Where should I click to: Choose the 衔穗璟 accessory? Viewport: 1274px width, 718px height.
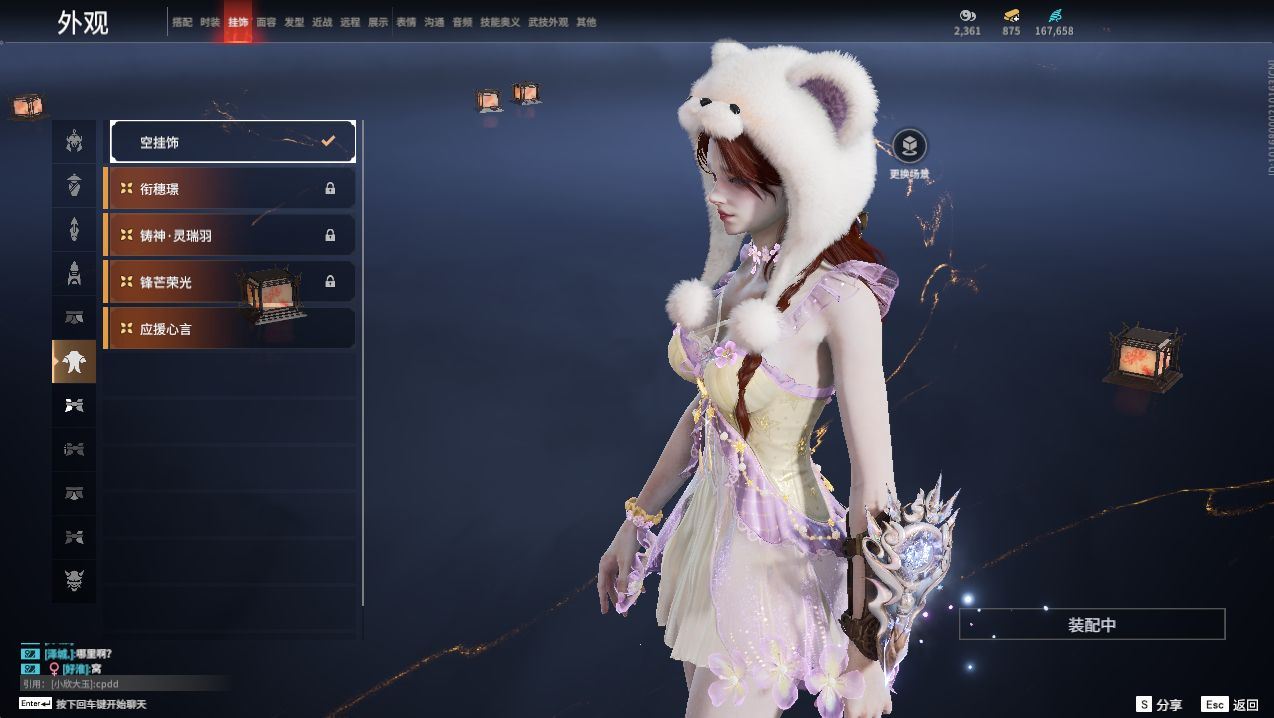230,188
